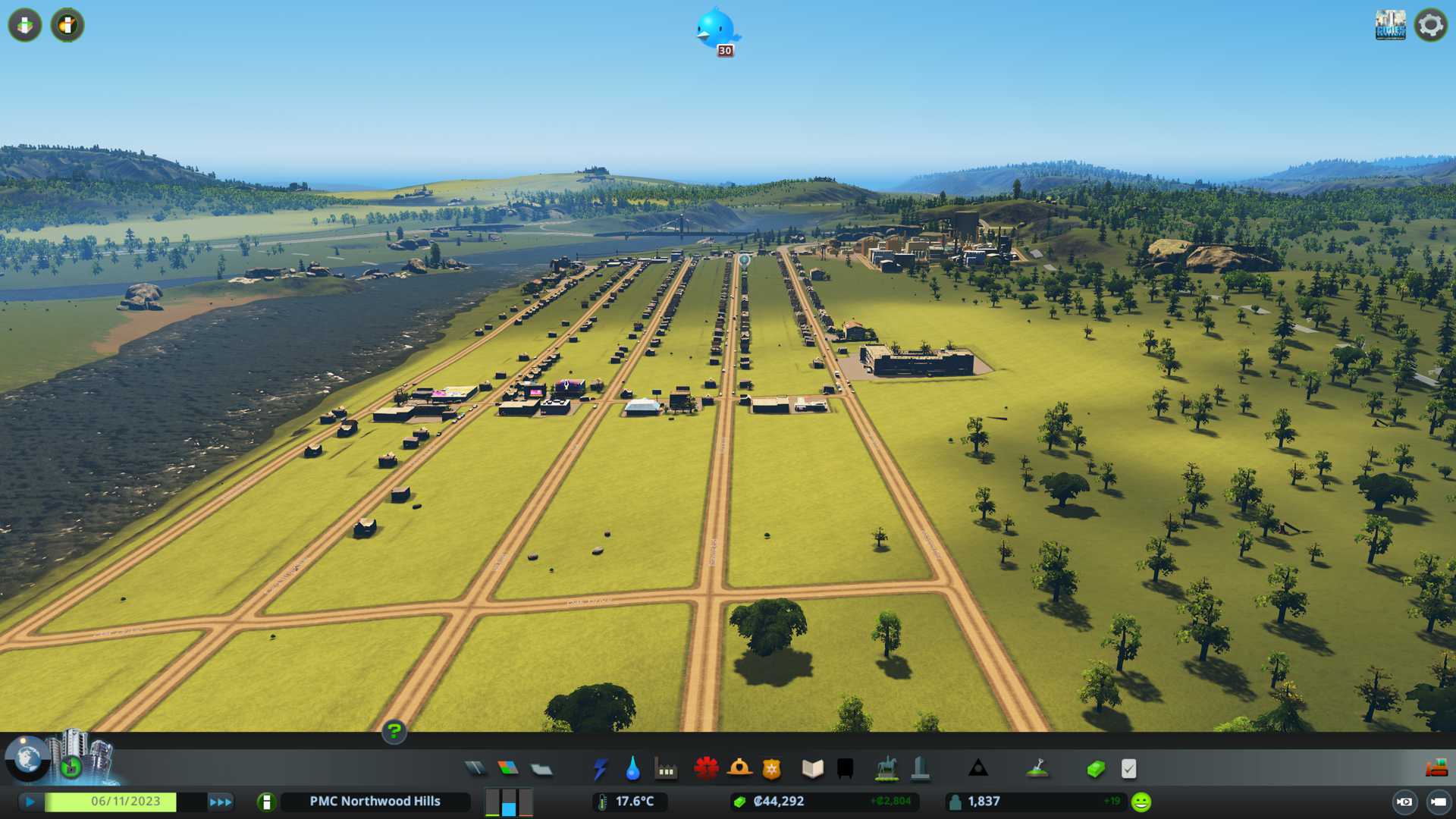The height and width of the screenshot is (819, 1456).
Task: Open the Zoning tool
Action: click(x=508, y=769)
